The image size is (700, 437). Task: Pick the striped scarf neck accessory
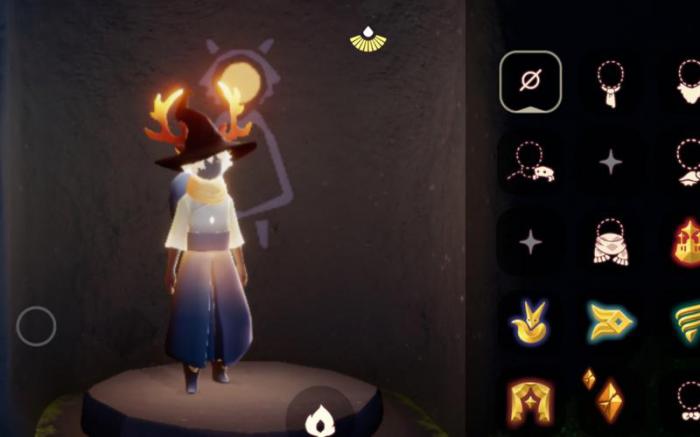[610, 242]
